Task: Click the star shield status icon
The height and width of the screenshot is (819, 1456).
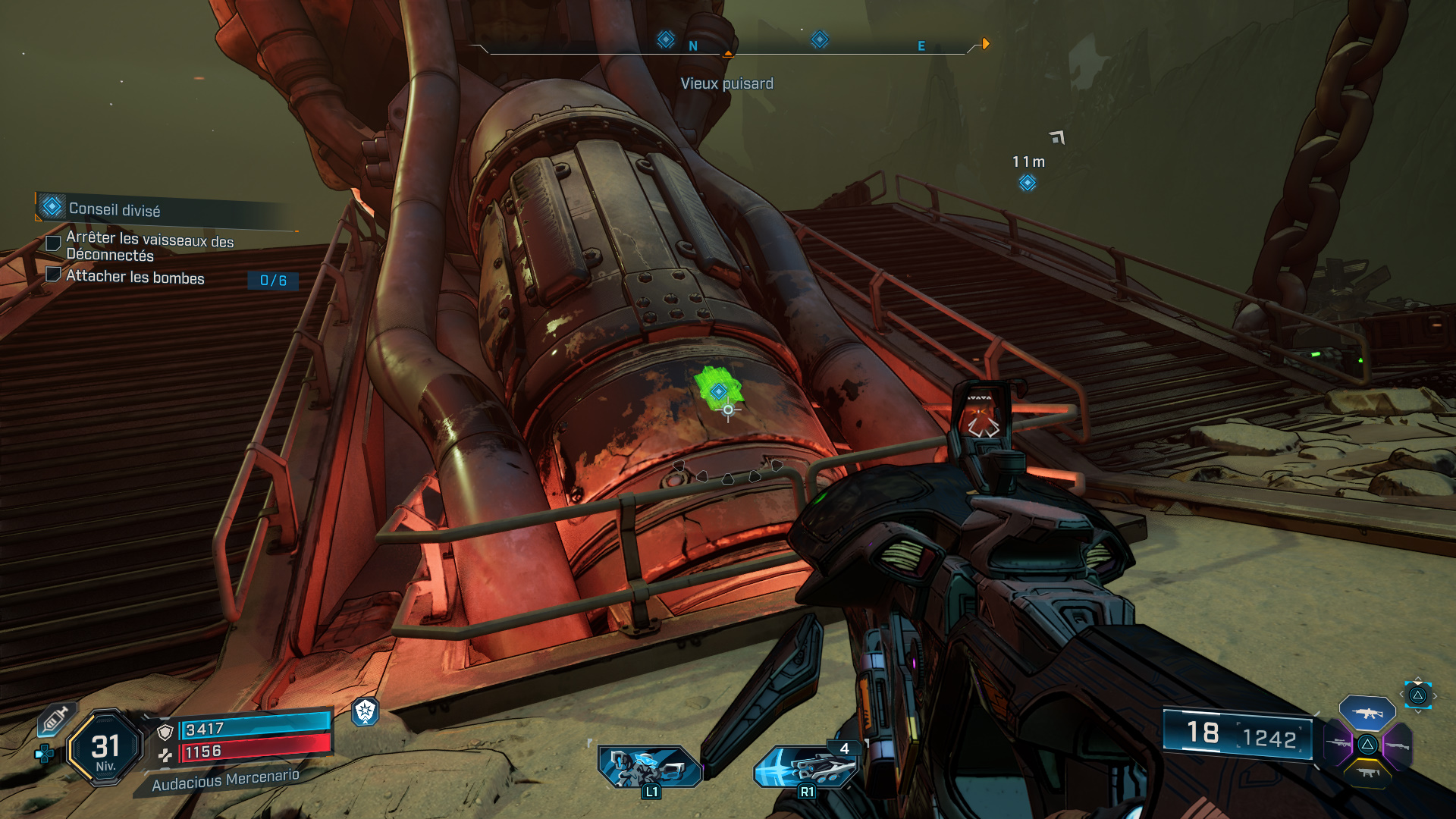Action: 366,711
